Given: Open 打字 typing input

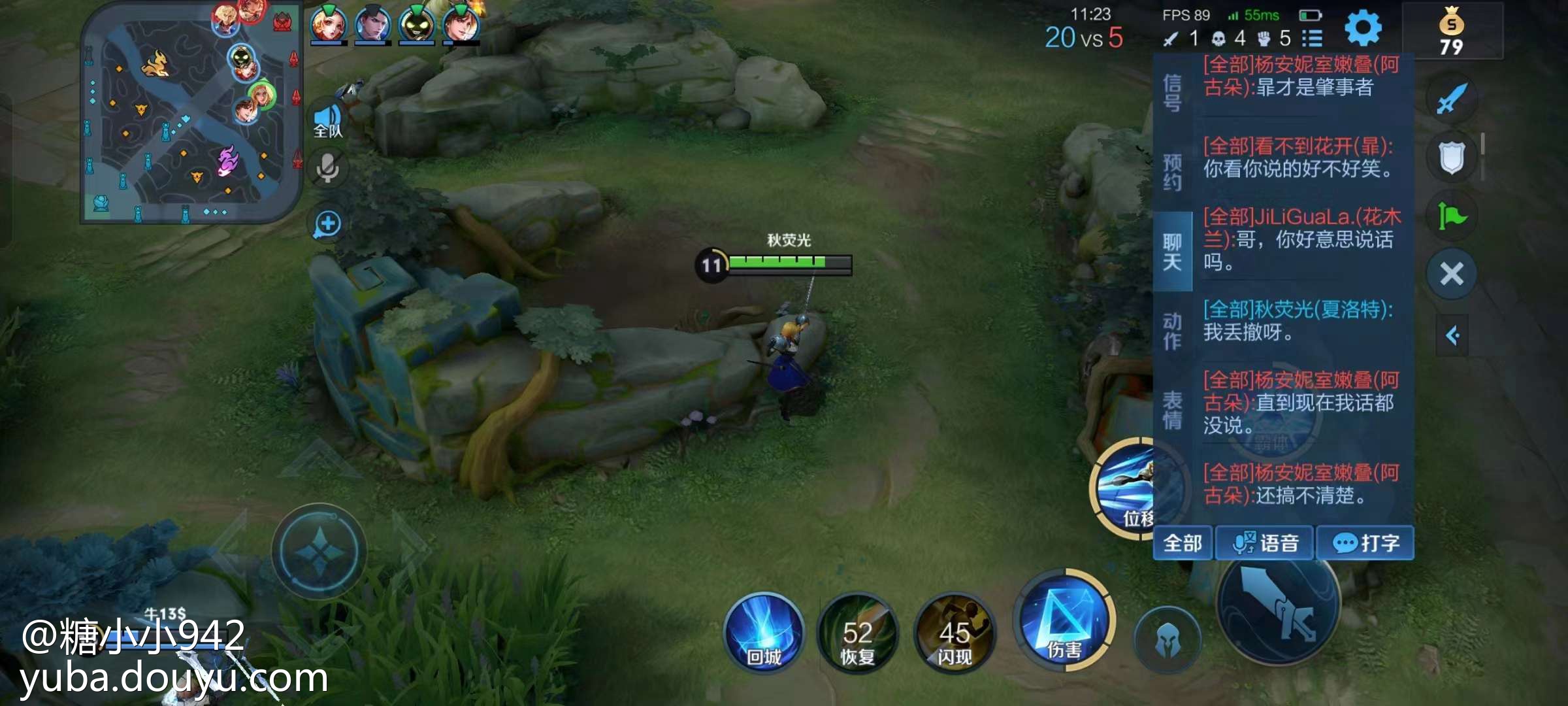Looking at the screenshot, I should click(1365, 543).
